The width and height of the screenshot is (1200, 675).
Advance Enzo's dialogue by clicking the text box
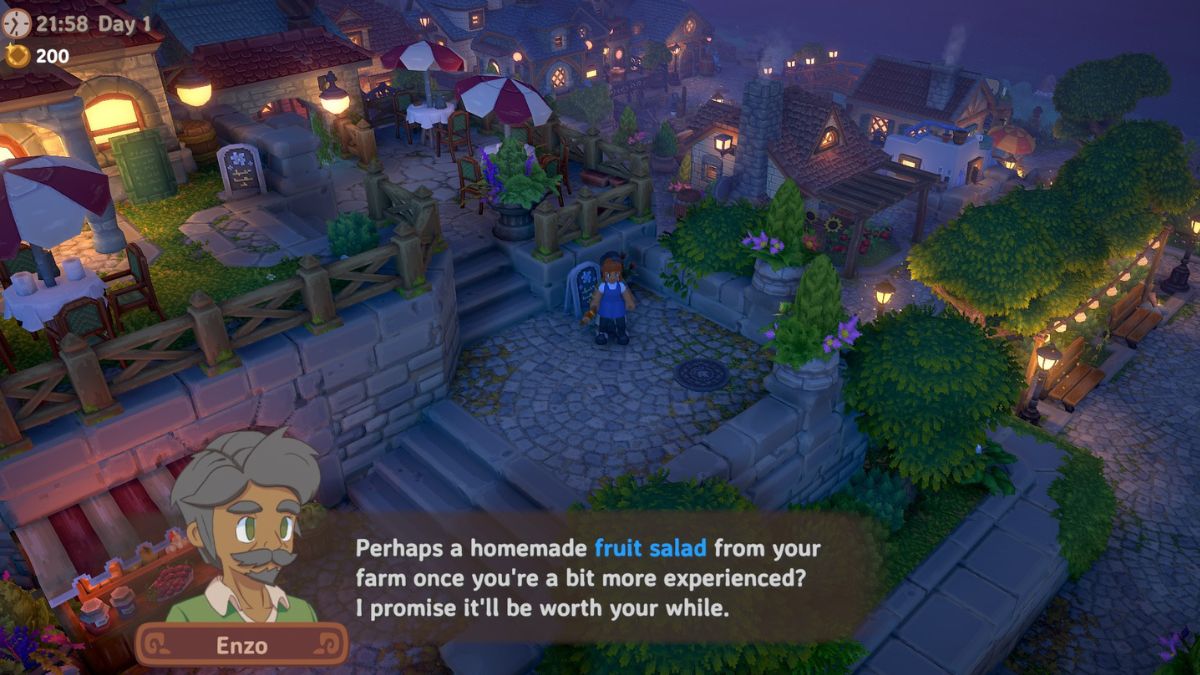590,577
